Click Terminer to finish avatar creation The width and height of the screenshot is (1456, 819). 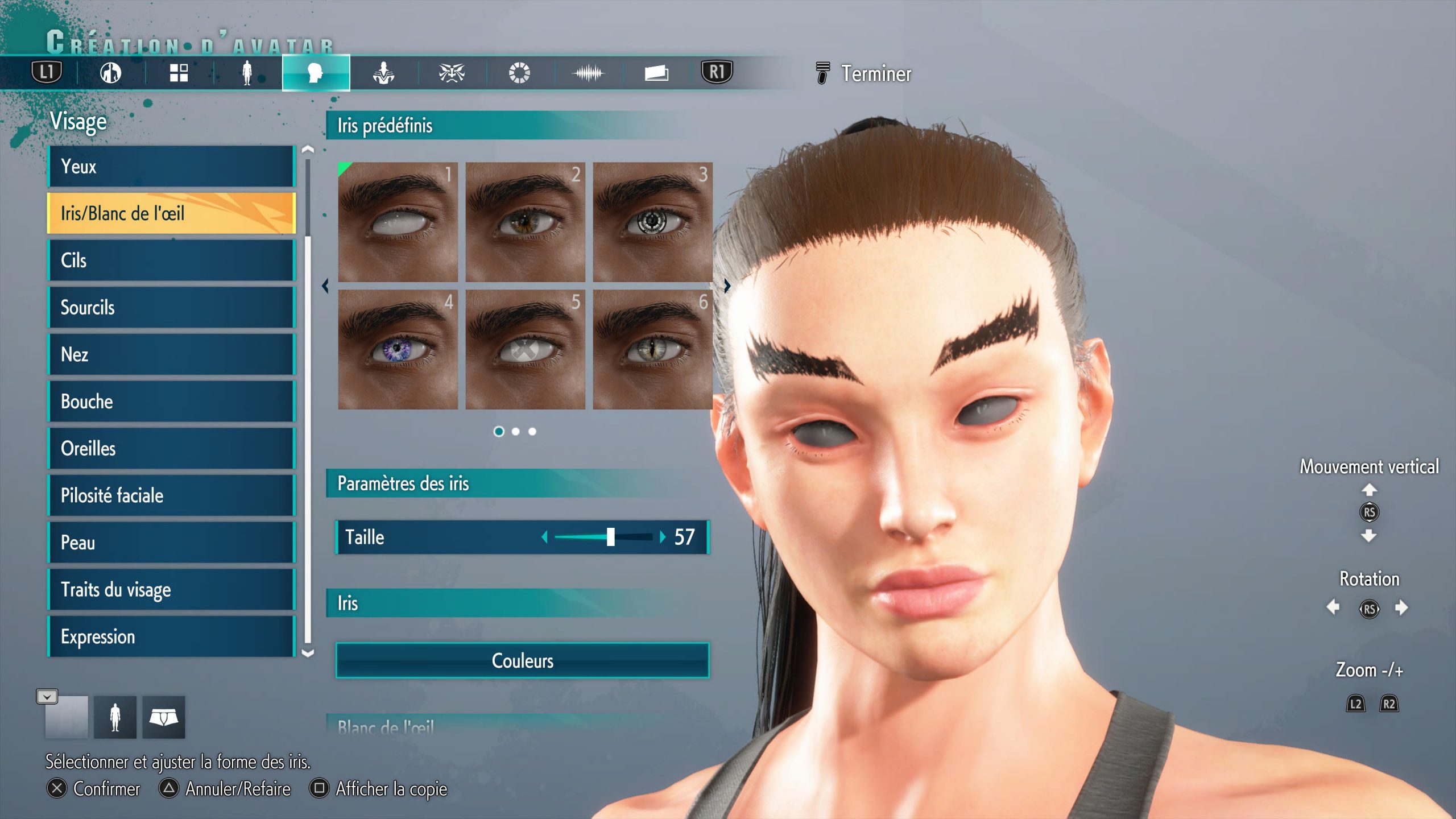coord(875,74)
